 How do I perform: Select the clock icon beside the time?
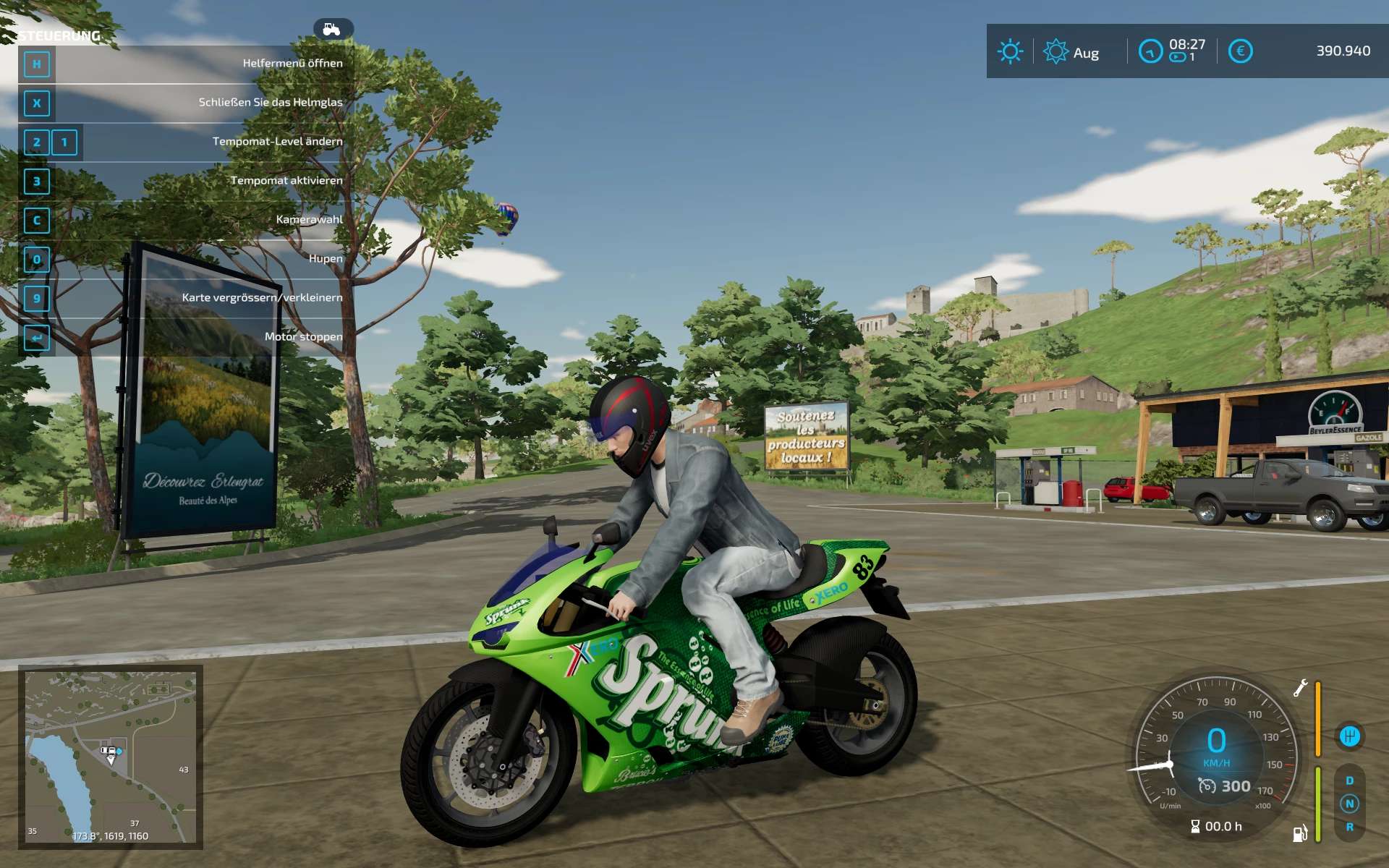pos(1150,51)
